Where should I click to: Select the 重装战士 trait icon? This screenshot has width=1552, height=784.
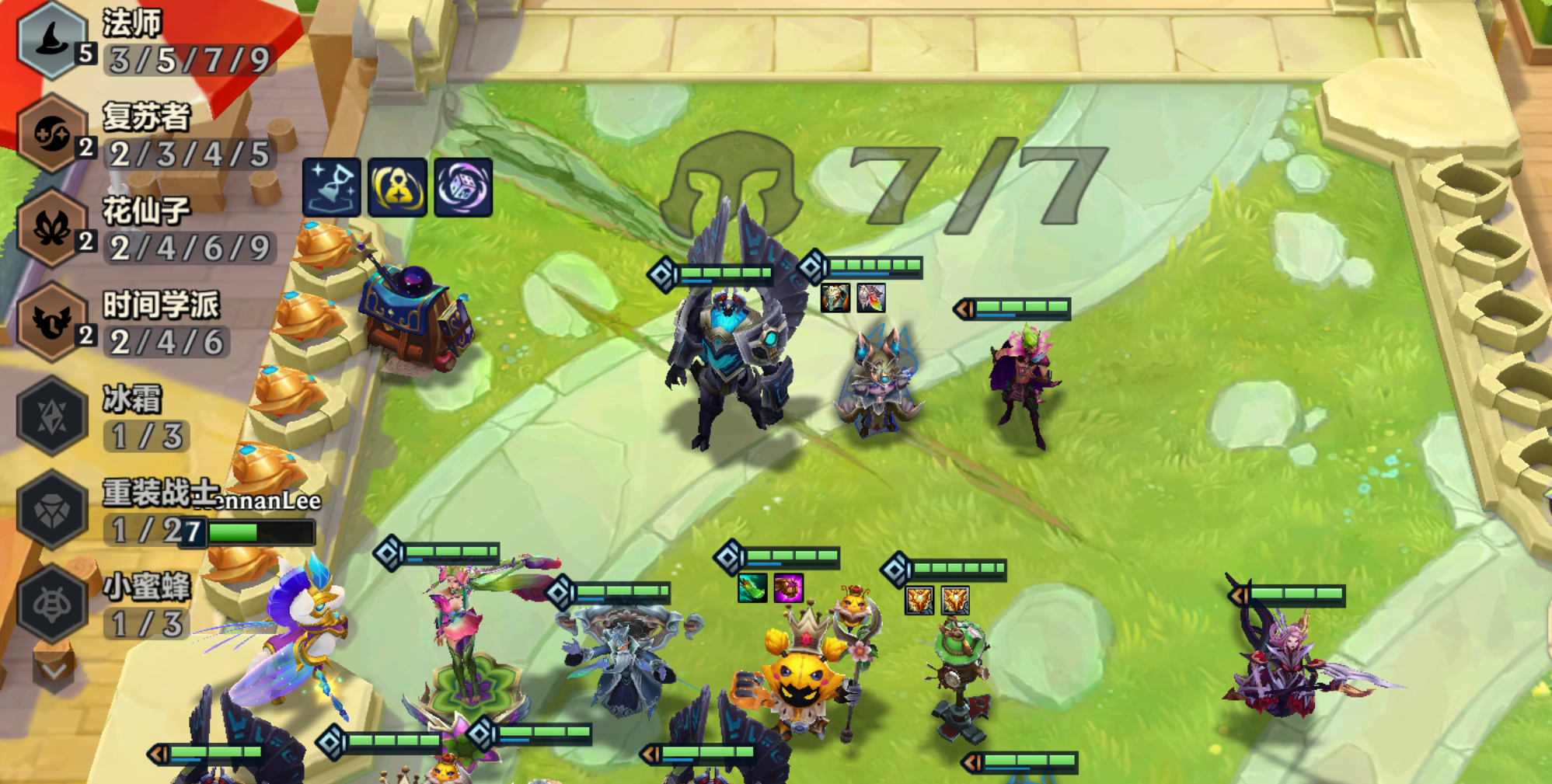point(51,510)
